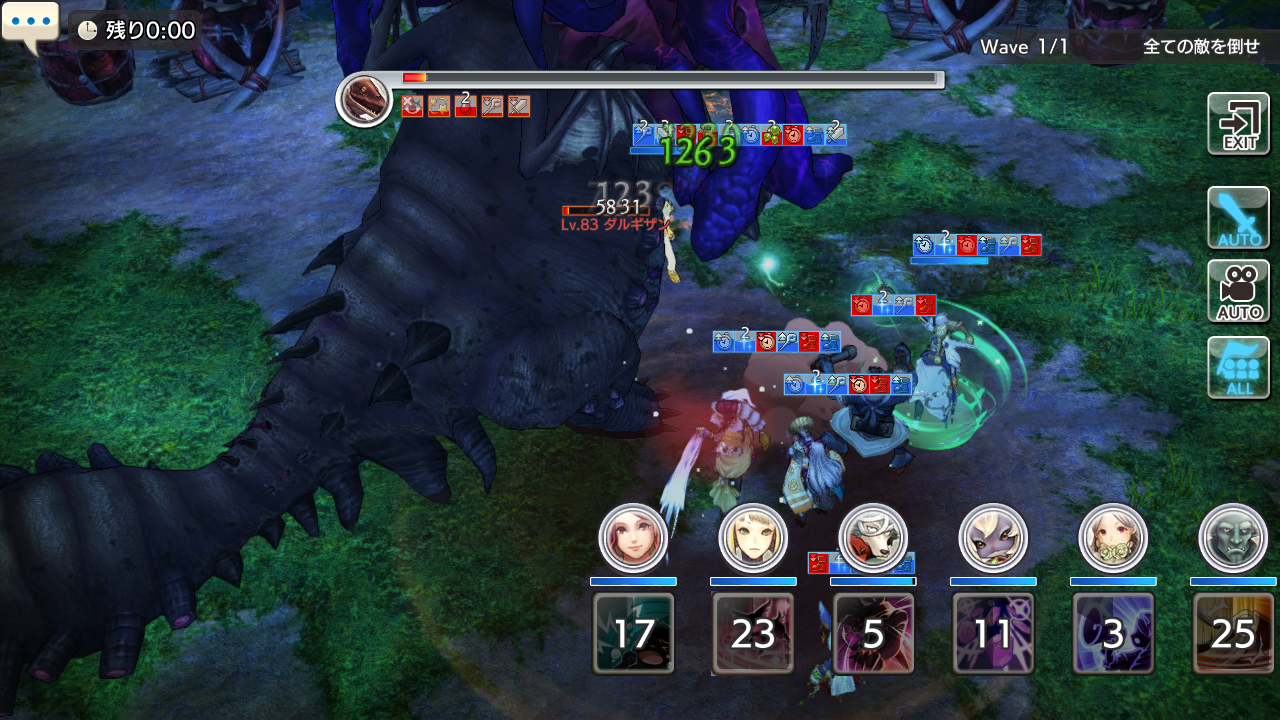The height and width of the screenshot is (720, 1280).
Task: Exit the battle with the EXIT button
Action: click(x=1238, y=124)
